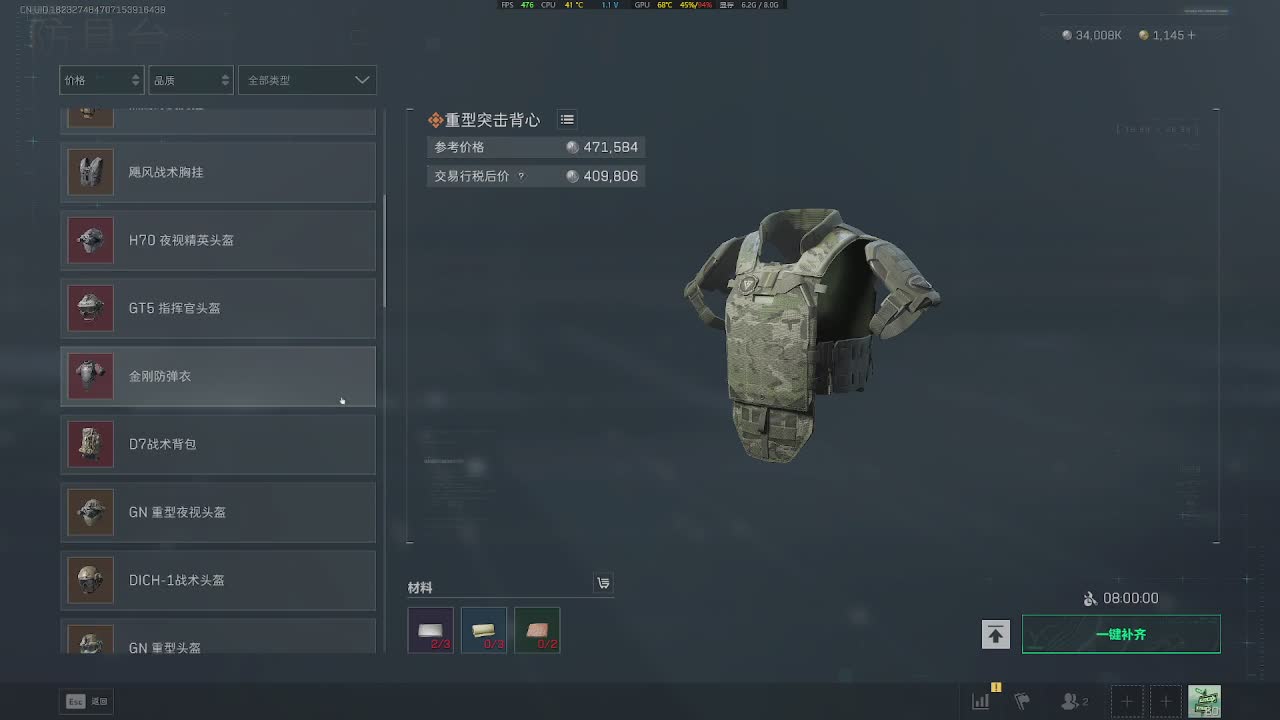Expand the 全部类型 dropdown
1280x720 pixels.
click(307, 80)
